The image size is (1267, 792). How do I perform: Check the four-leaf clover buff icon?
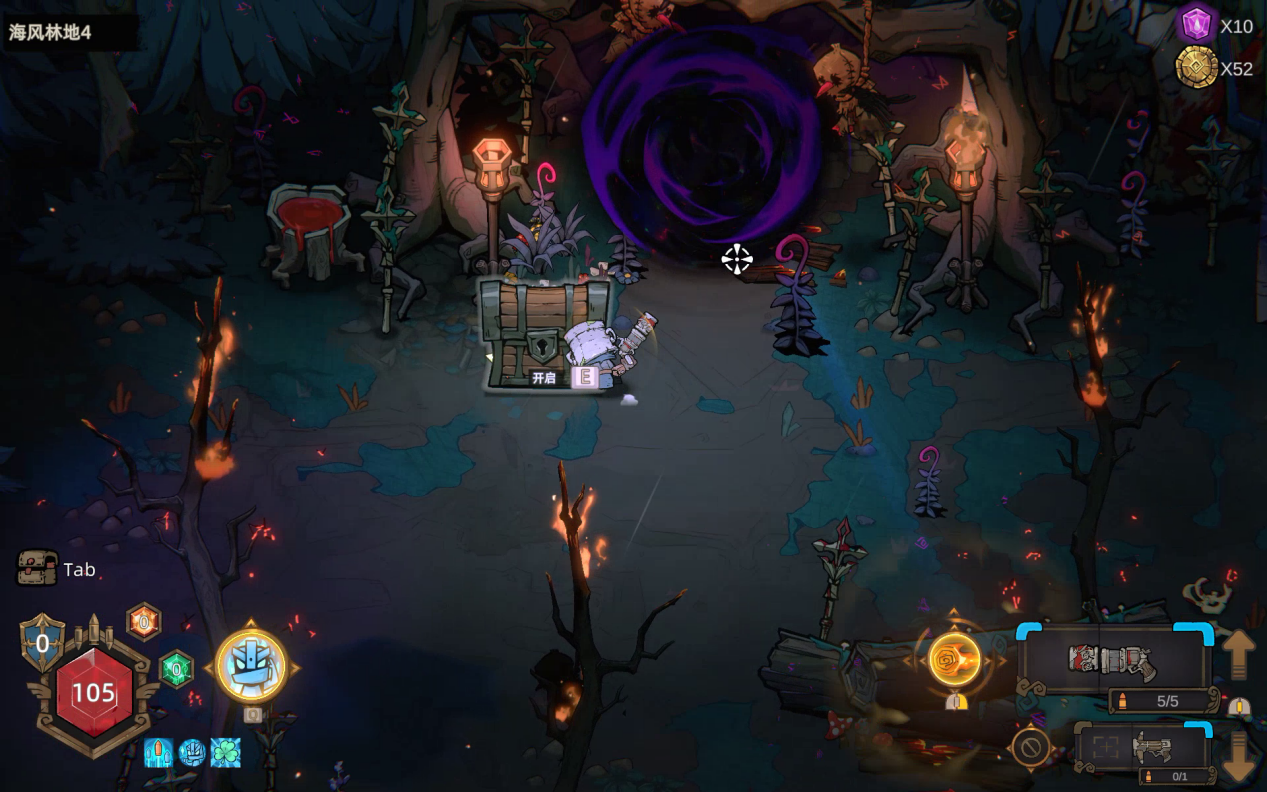coord(225,752)
